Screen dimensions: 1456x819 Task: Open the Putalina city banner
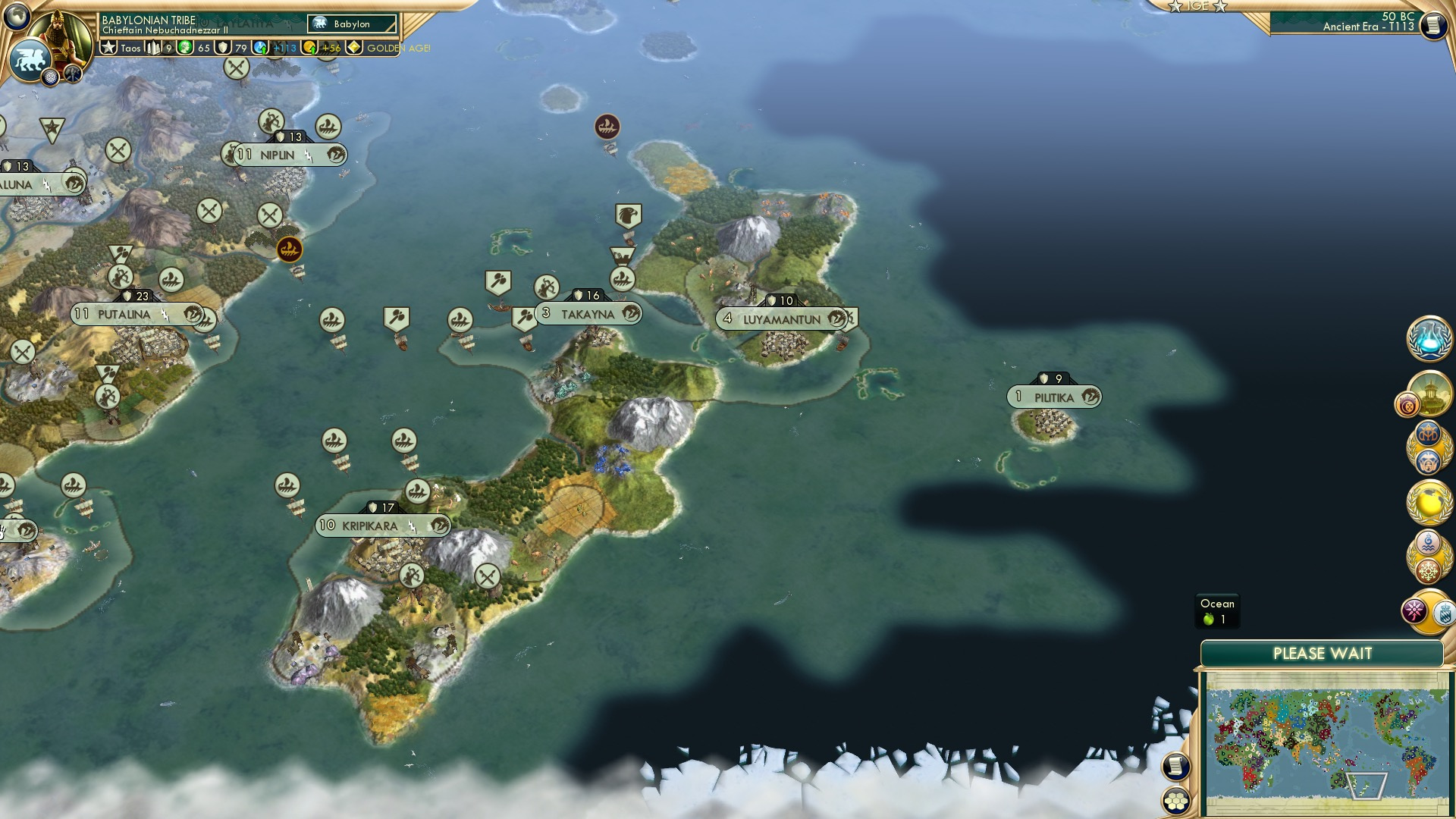coord(124,314)
